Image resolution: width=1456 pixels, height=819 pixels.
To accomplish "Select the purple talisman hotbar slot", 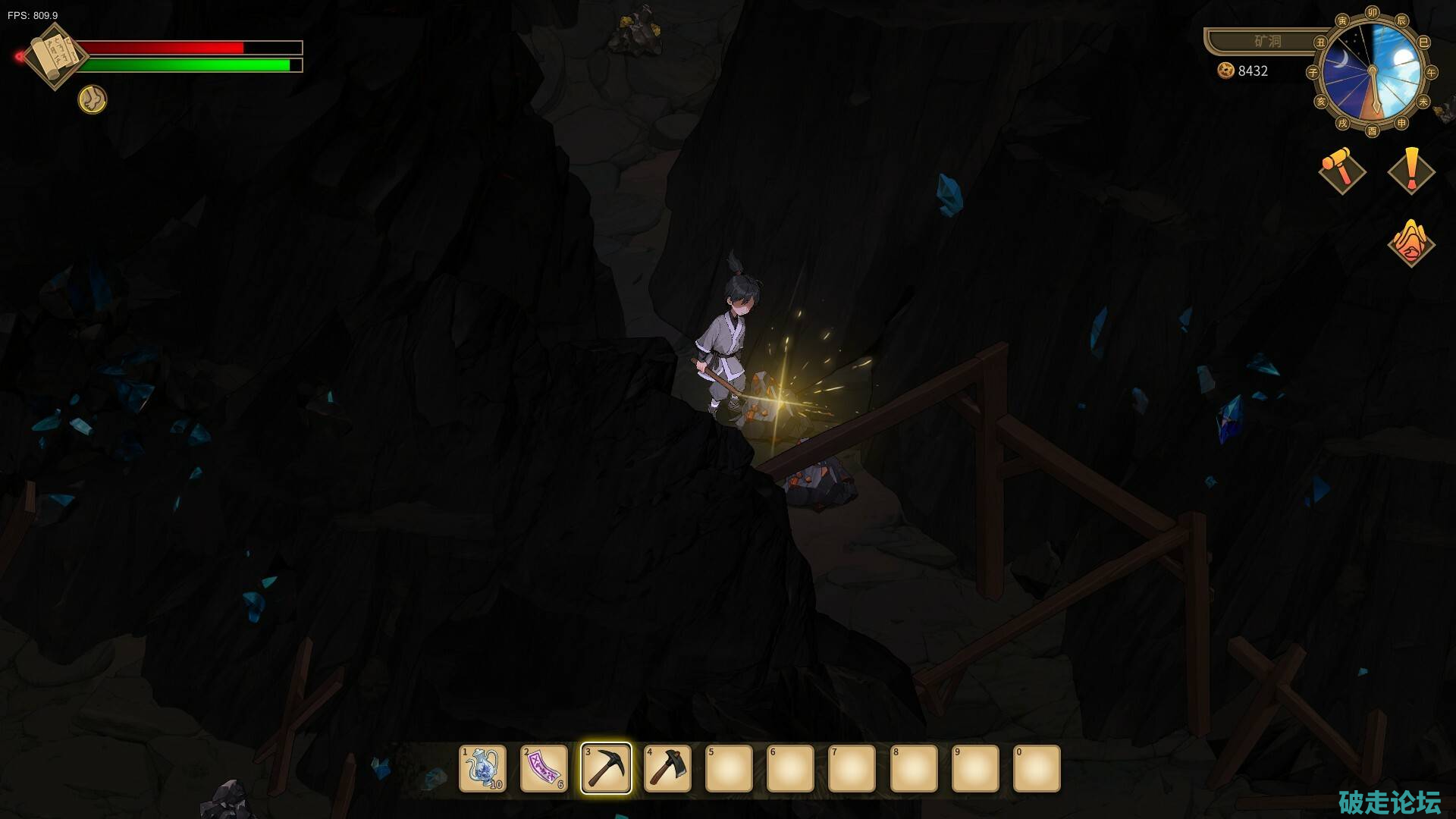I will pos(544,768).
